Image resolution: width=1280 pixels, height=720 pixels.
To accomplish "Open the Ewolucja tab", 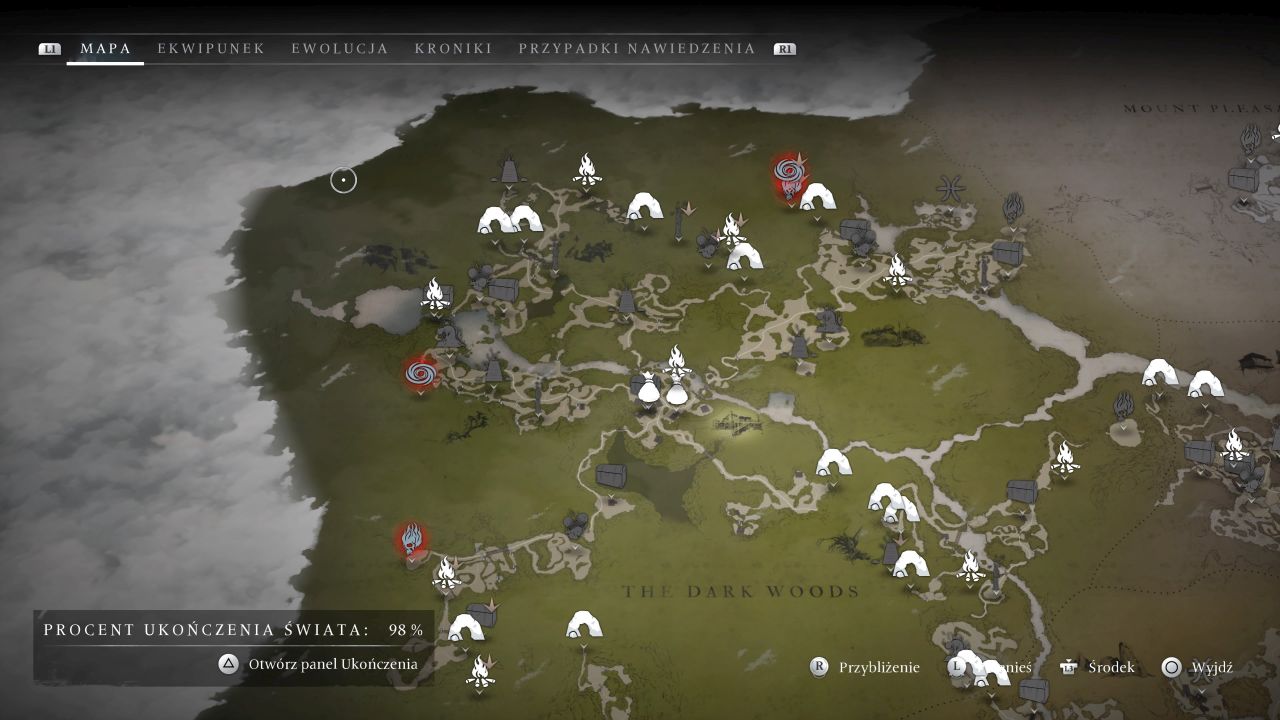I will tap(340, 48).
